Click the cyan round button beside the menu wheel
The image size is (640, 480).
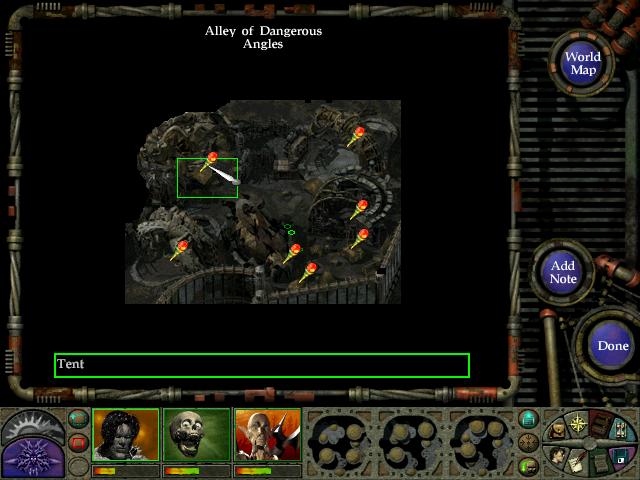click(529, 418)
